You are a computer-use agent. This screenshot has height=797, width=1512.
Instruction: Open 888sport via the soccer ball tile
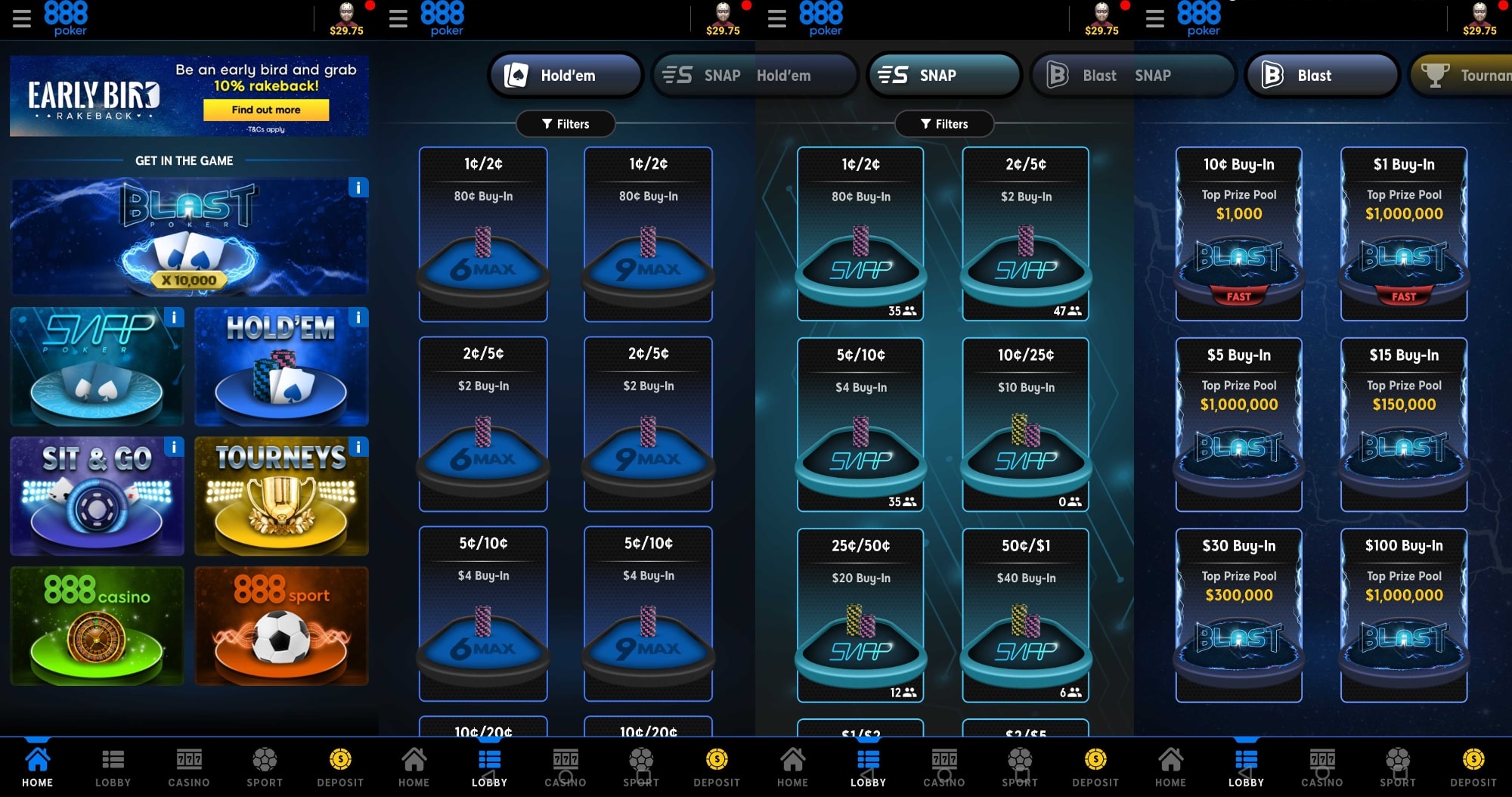tap(280, 625)
